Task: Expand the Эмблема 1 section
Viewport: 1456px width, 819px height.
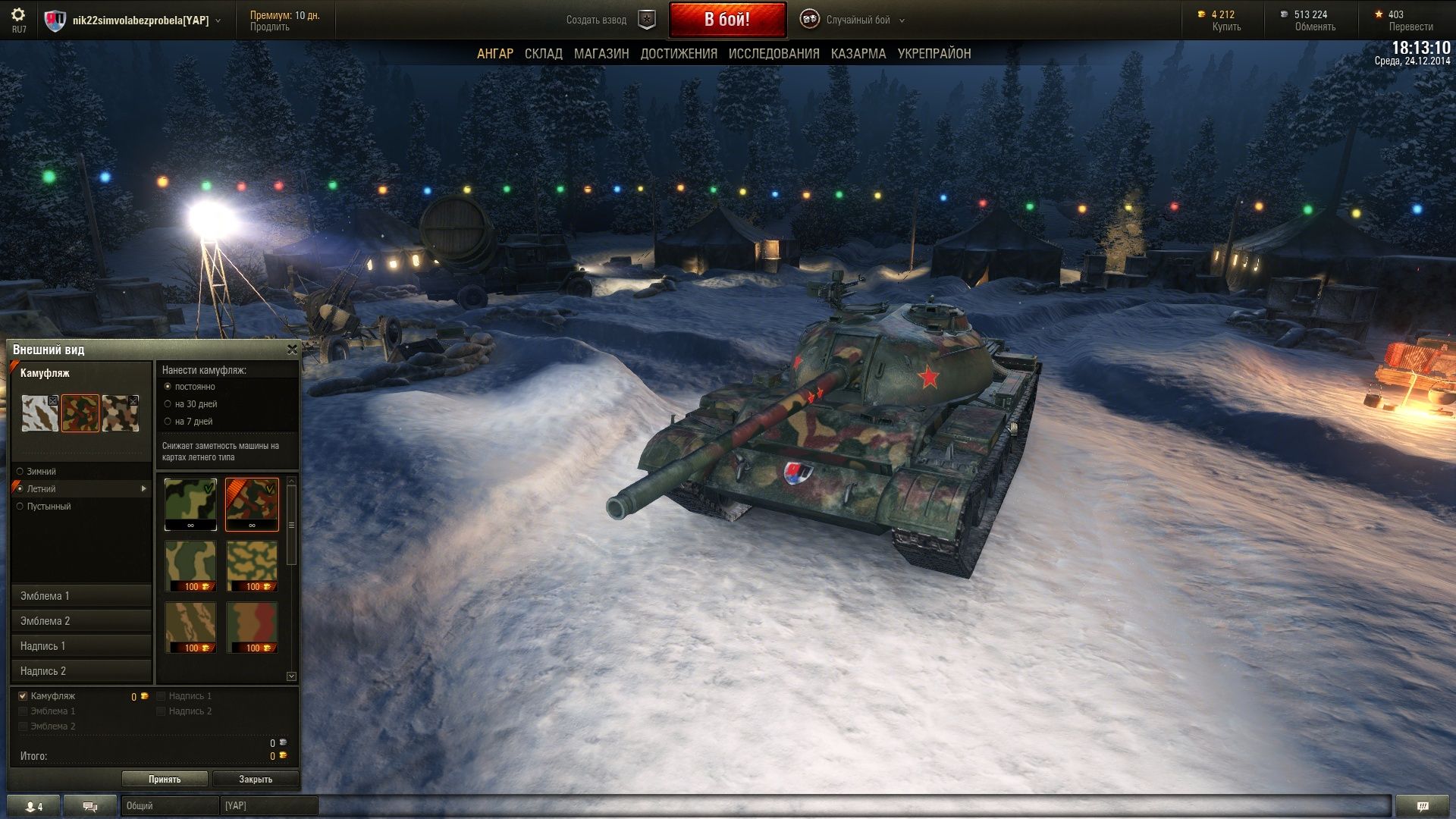Action: click(81, 596)
